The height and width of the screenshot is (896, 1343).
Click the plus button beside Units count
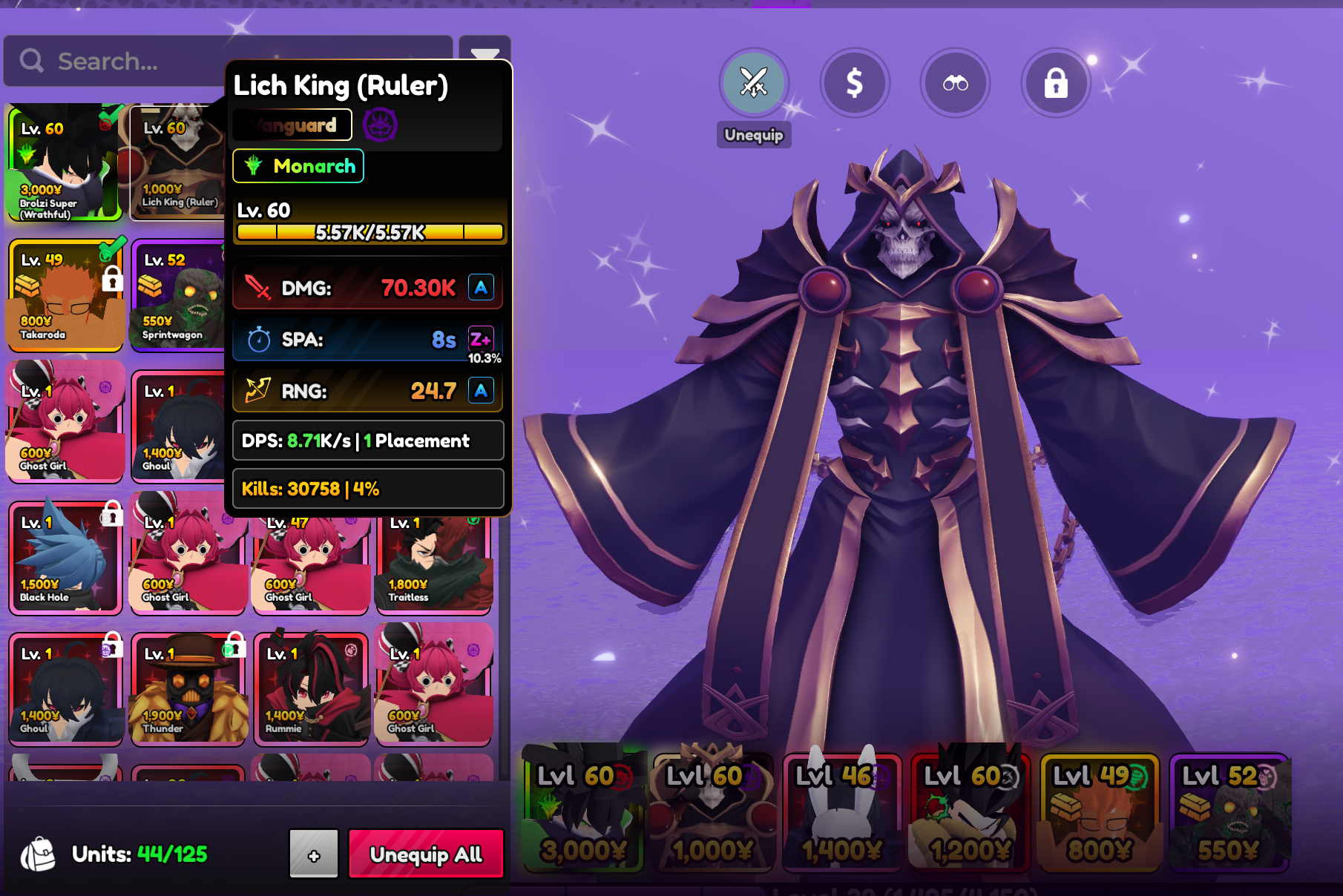314,854
